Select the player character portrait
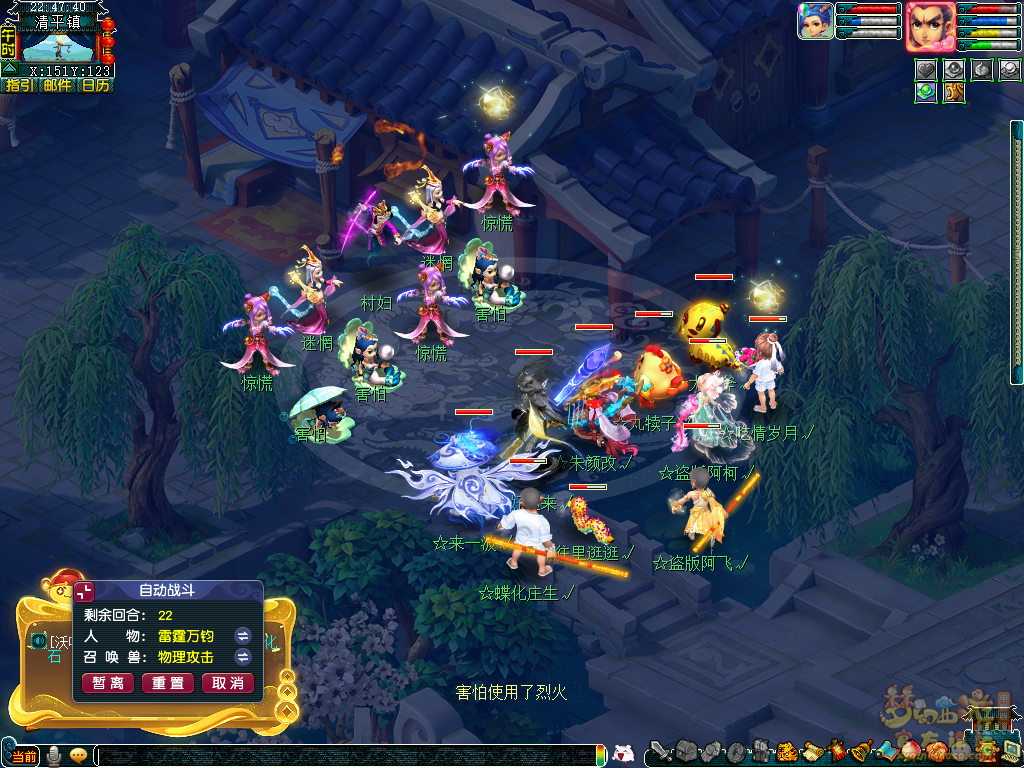Viewport: 1024px width, 768px height. (x=930, y=26)
